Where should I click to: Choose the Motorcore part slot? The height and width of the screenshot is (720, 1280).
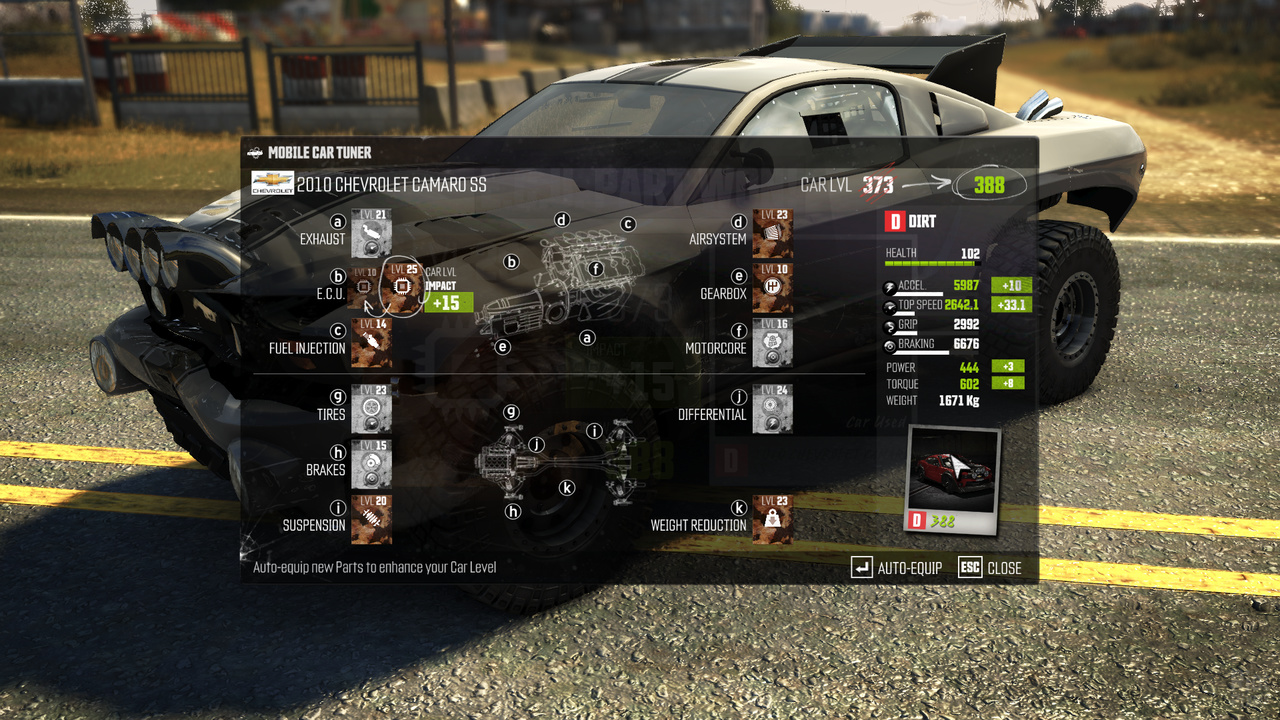coord(772,343)
